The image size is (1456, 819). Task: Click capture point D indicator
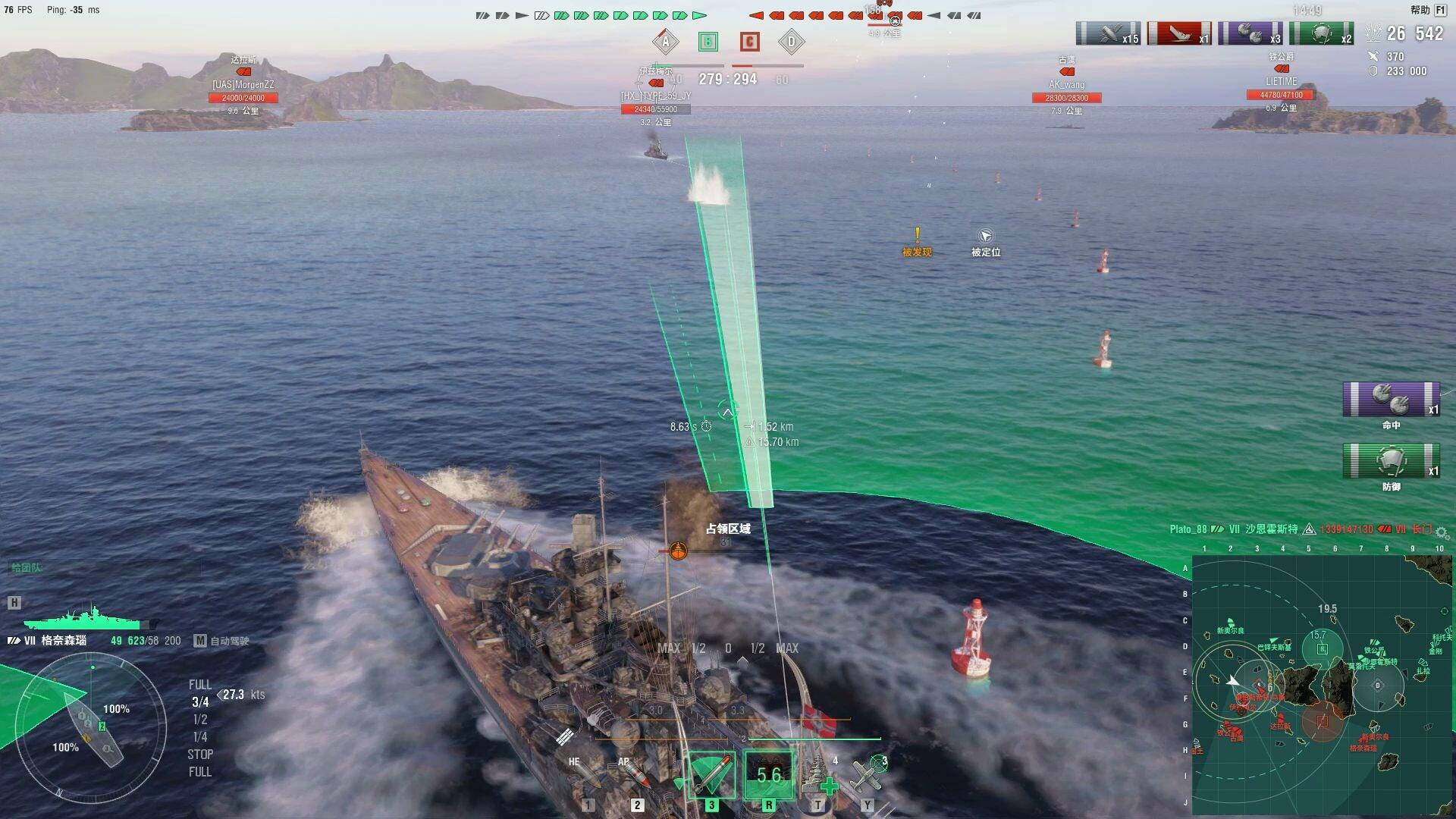click(x=791, y=42)
